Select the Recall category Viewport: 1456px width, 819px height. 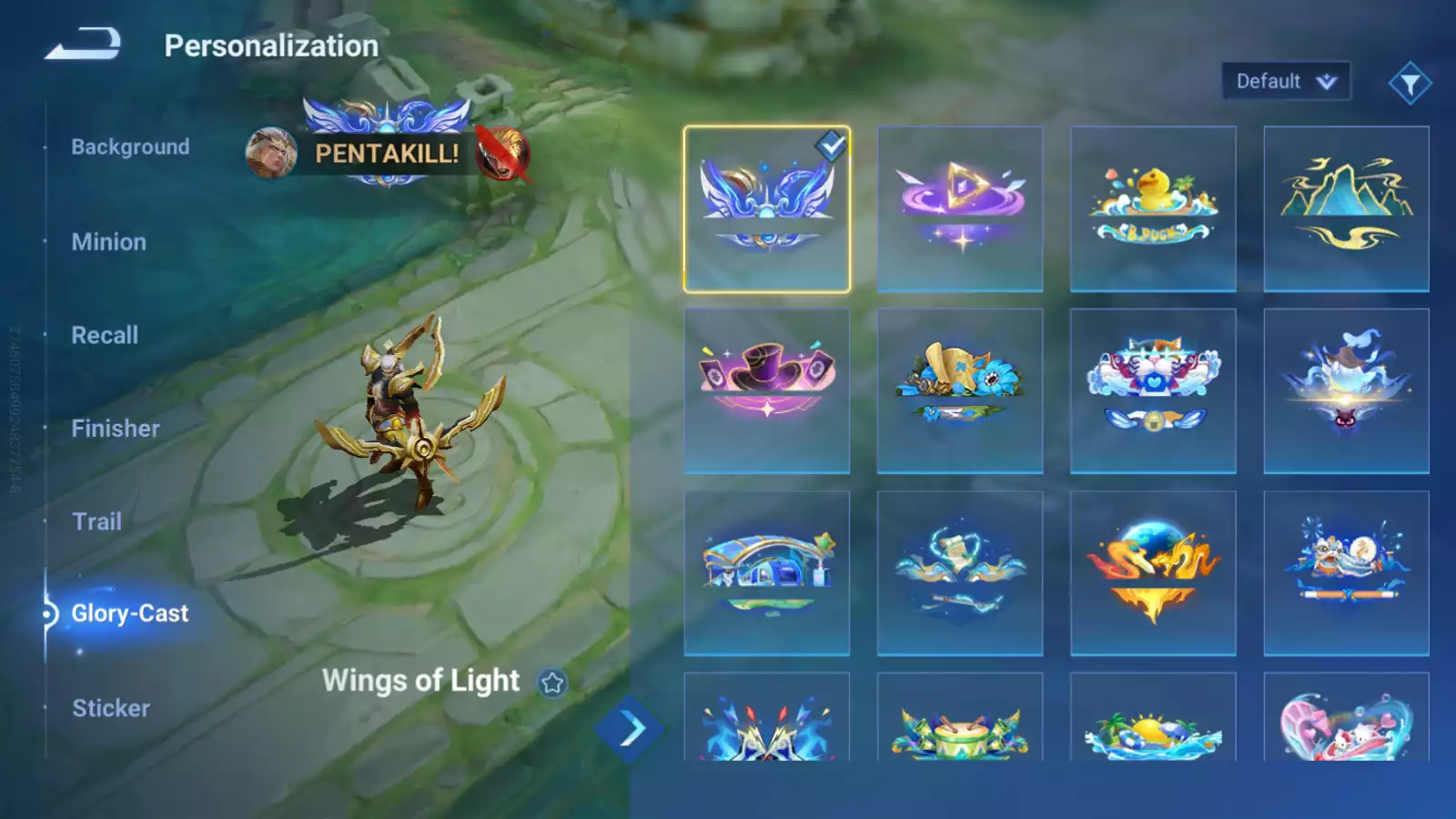point(105,335)
